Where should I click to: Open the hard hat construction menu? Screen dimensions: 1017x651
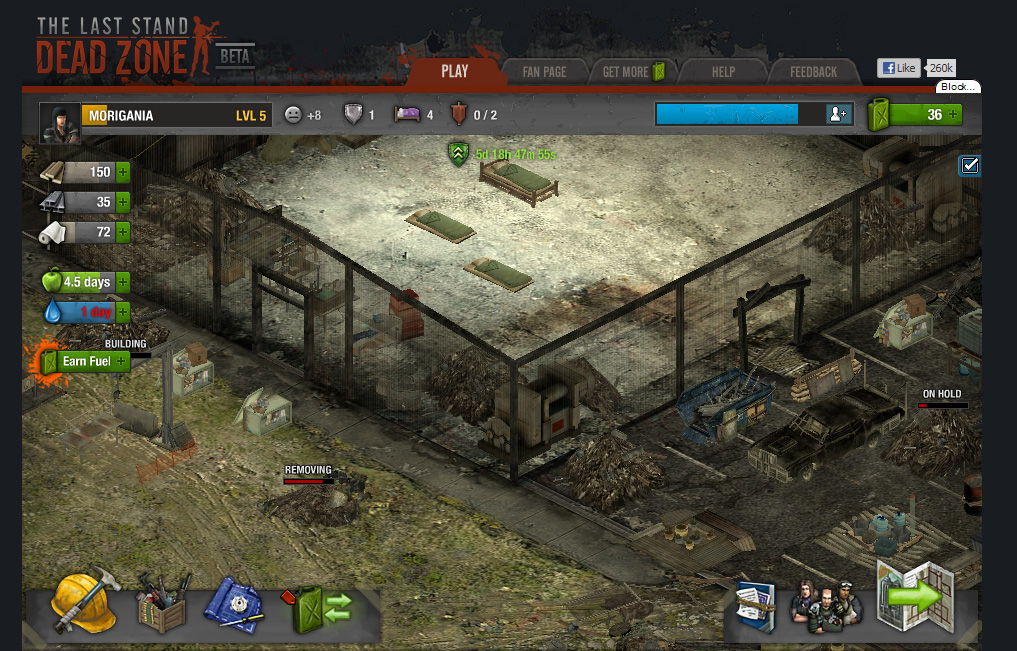pyautogui.click(x=85, y=602)
